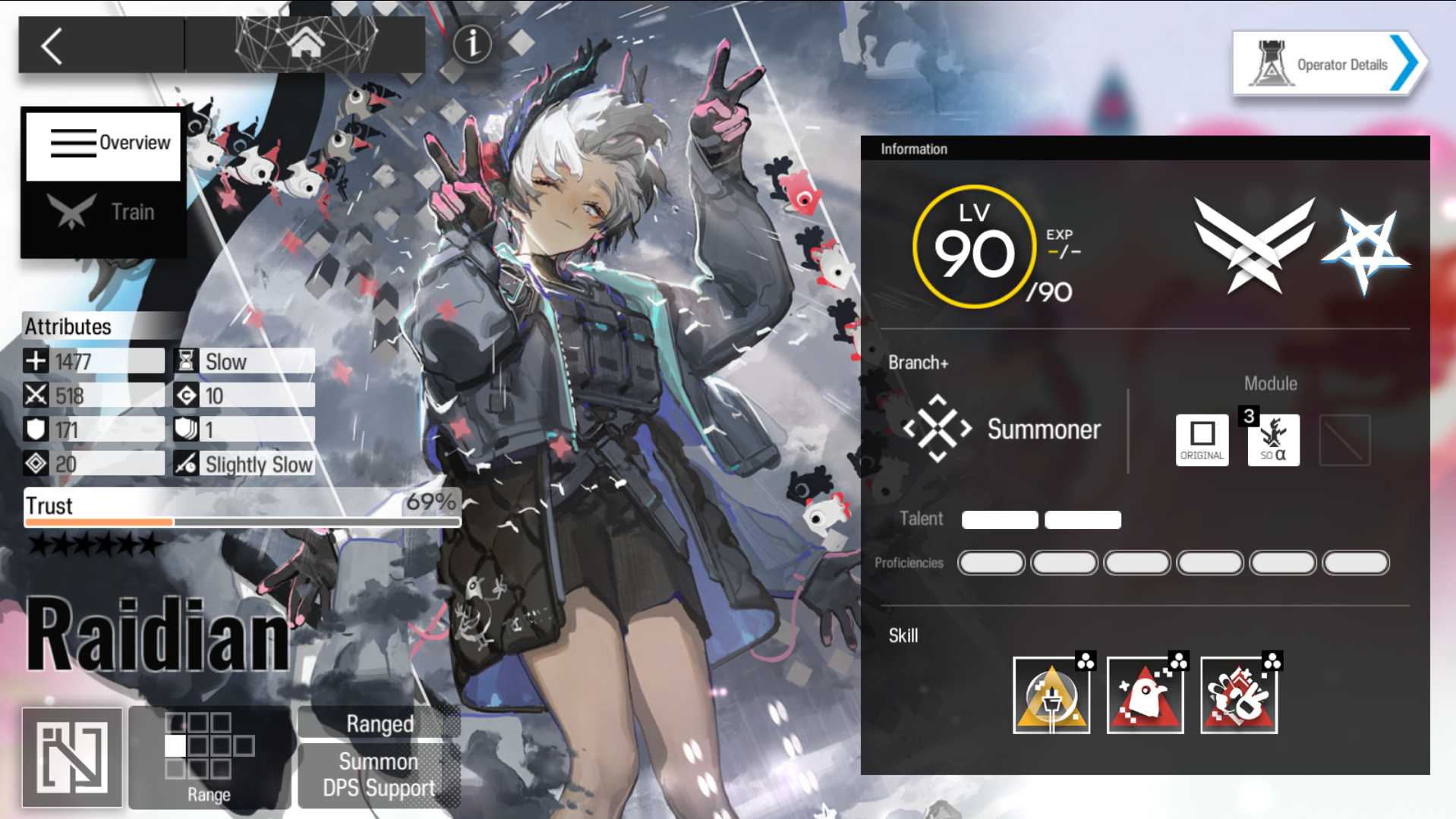
Task: Tap the blue star potential icon
Action: [x=1365, y=249]
